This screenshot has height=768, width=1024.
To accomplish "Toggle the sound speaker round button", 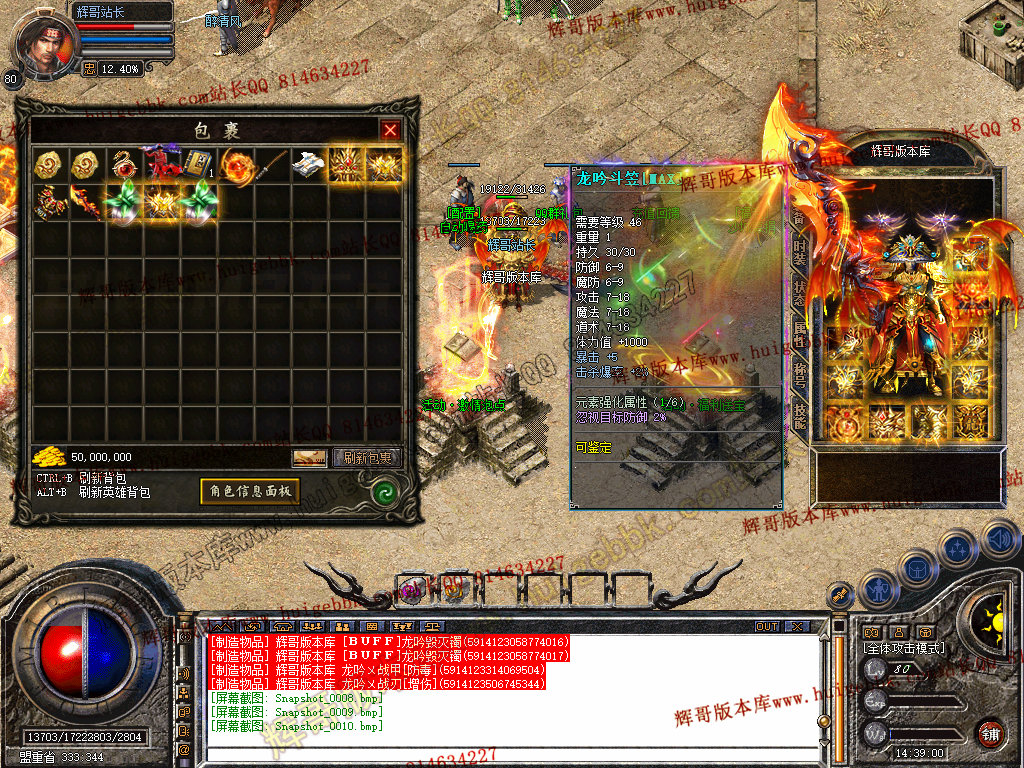I will (1000, 539).
